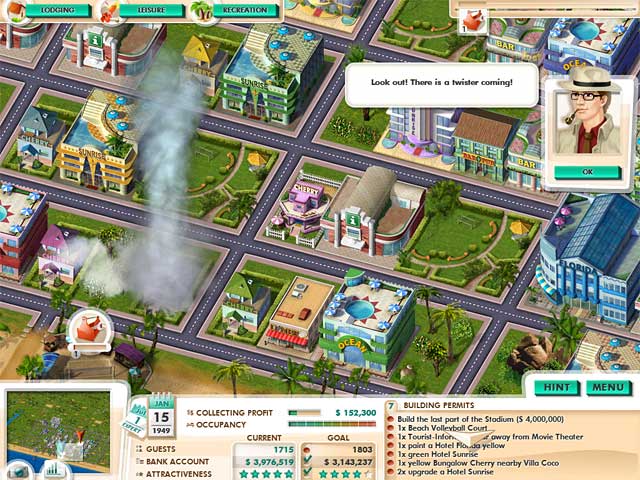The height and width of the screenshot is (480, 640).
Task: Click the building icon below the minimap
Action: click(15, 470)
